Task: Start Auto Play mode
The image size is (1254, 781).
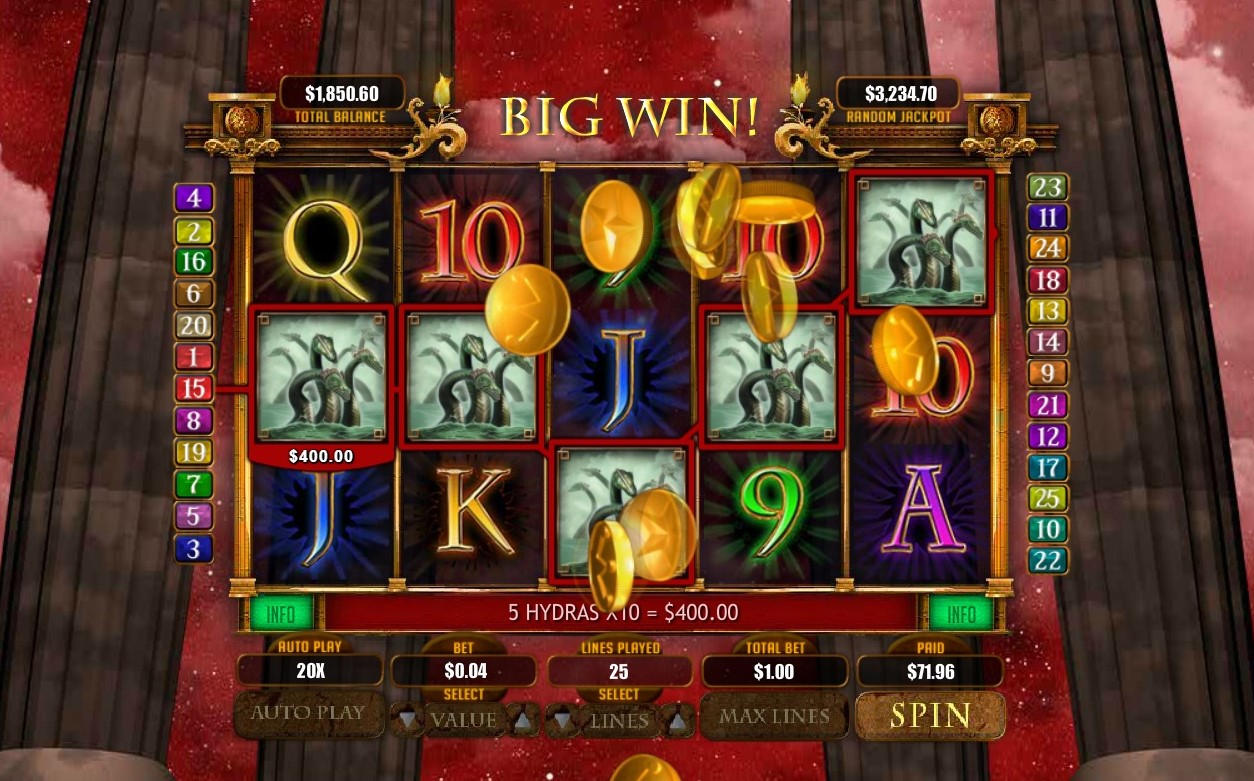Action: coord(308,714)
